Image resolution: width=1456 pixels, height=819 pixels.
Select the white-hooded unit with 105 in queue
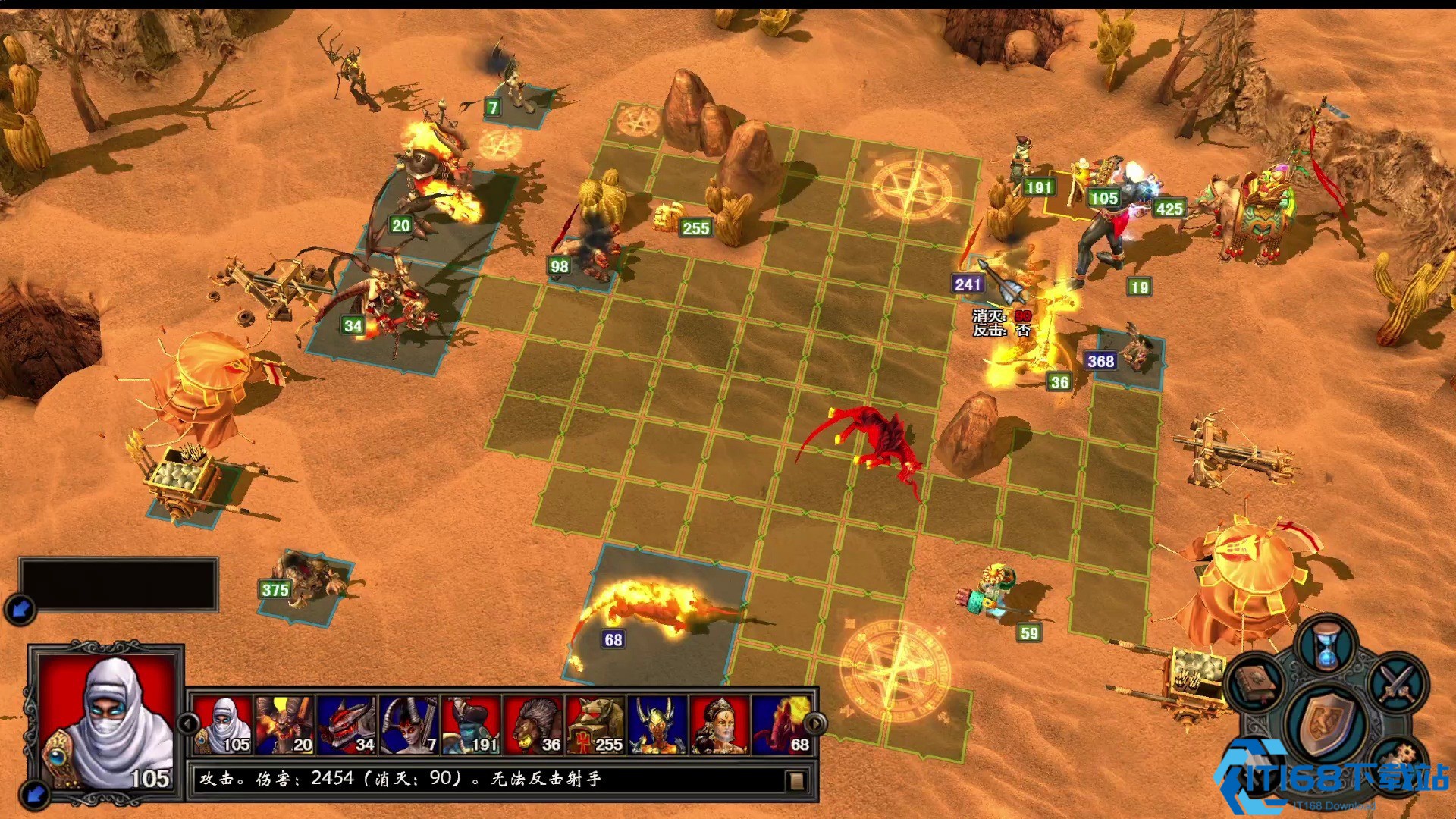[222, 725]
